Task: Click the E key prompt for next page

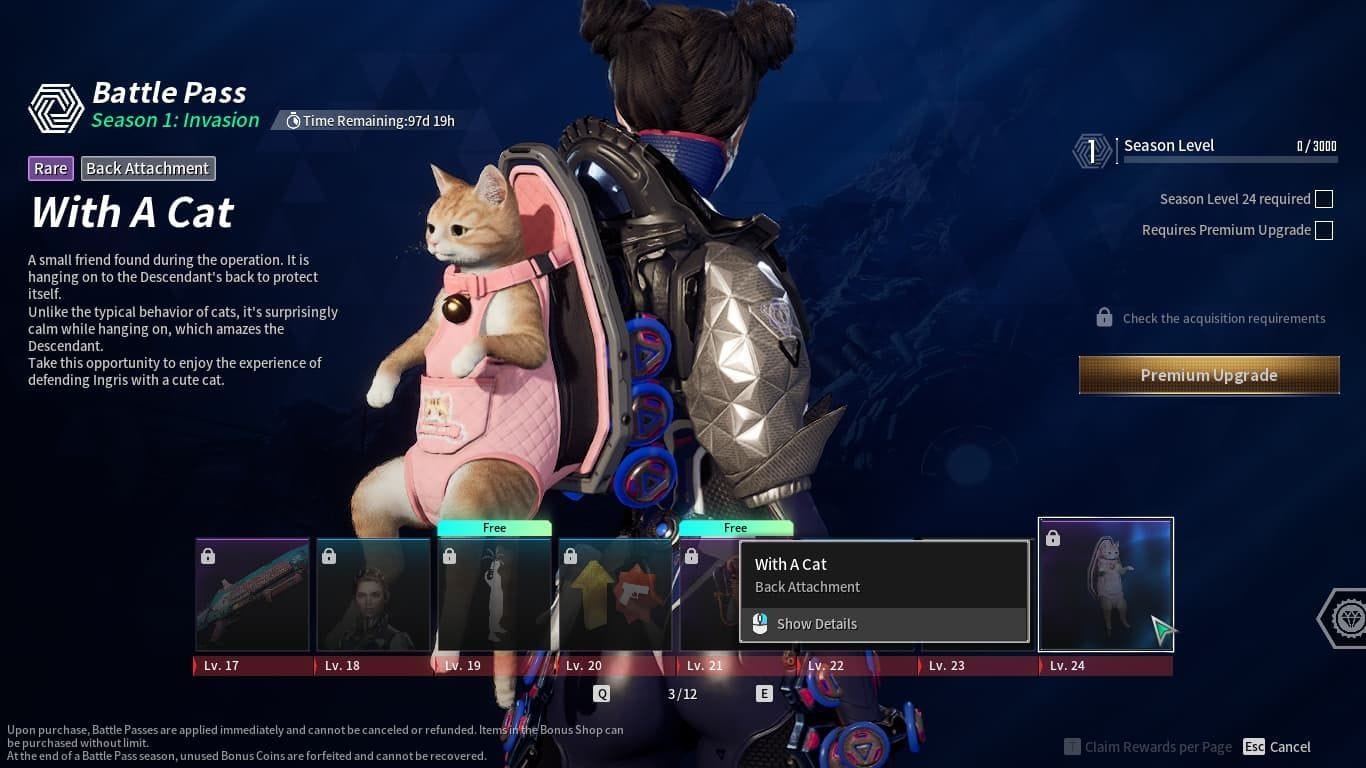Action: (765, 692)
